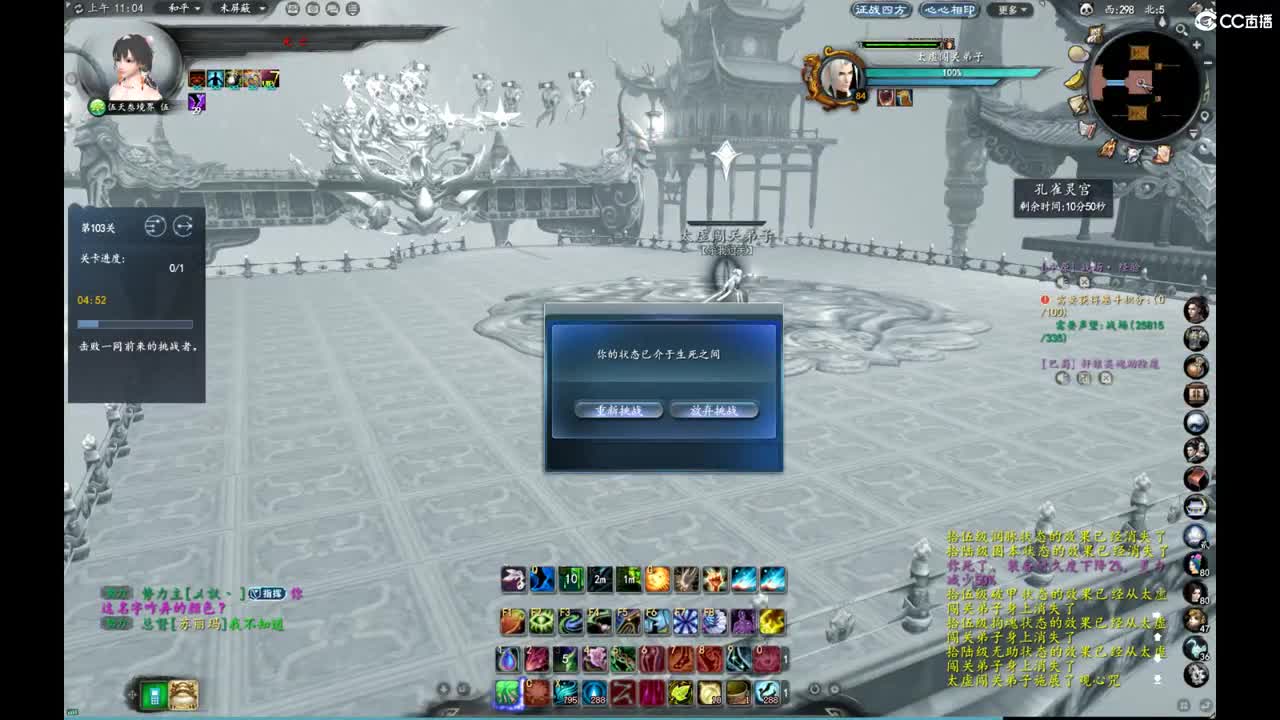Click the 重新挑战 button in the dialog
This screenshot has width=1280, height=720.
point(617,409)
